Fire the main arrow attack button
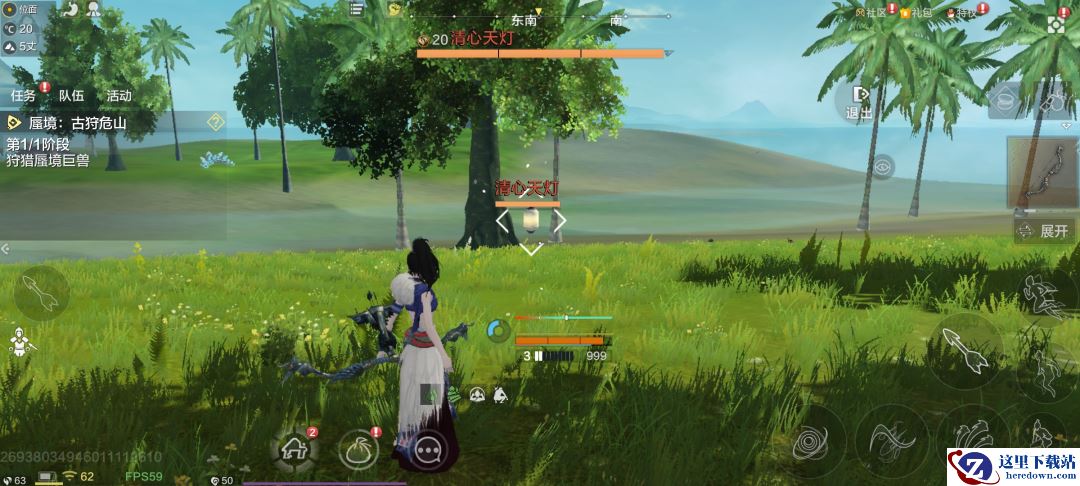This screenshot has height=486, width=1080. coord(964,351)
